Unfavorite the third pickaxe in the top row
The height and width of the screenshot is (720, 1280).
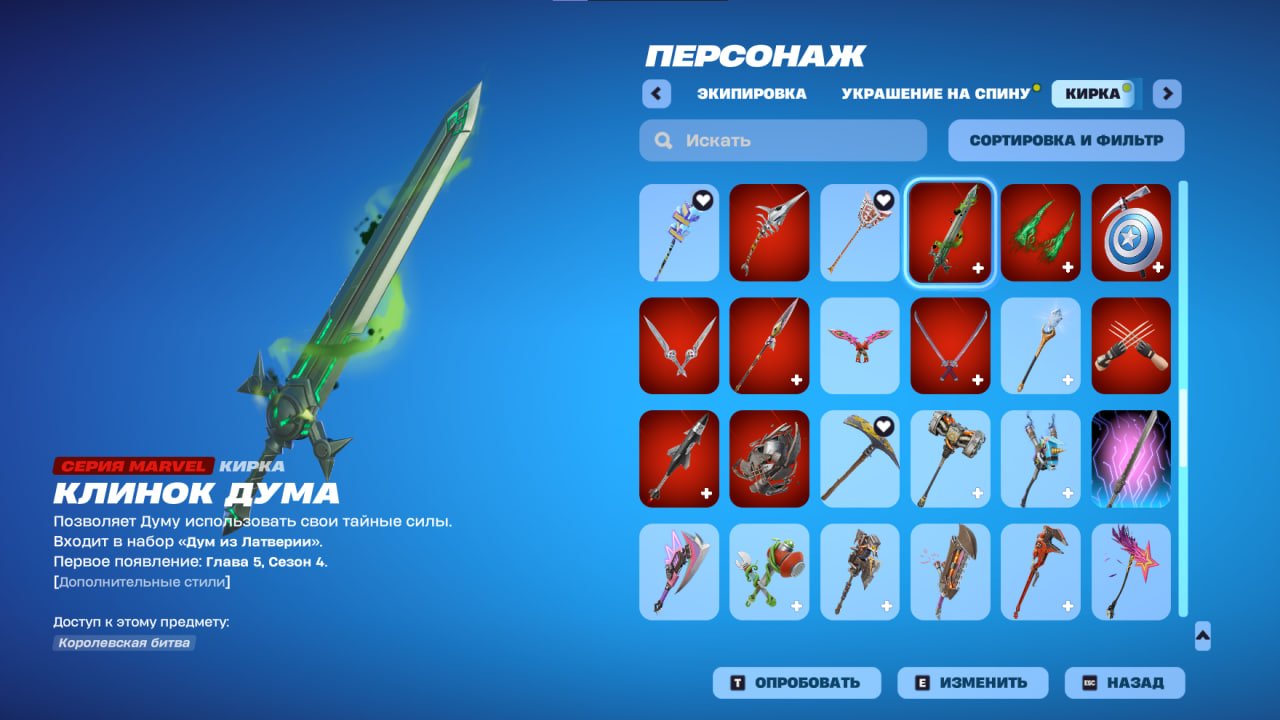(884, 199)
